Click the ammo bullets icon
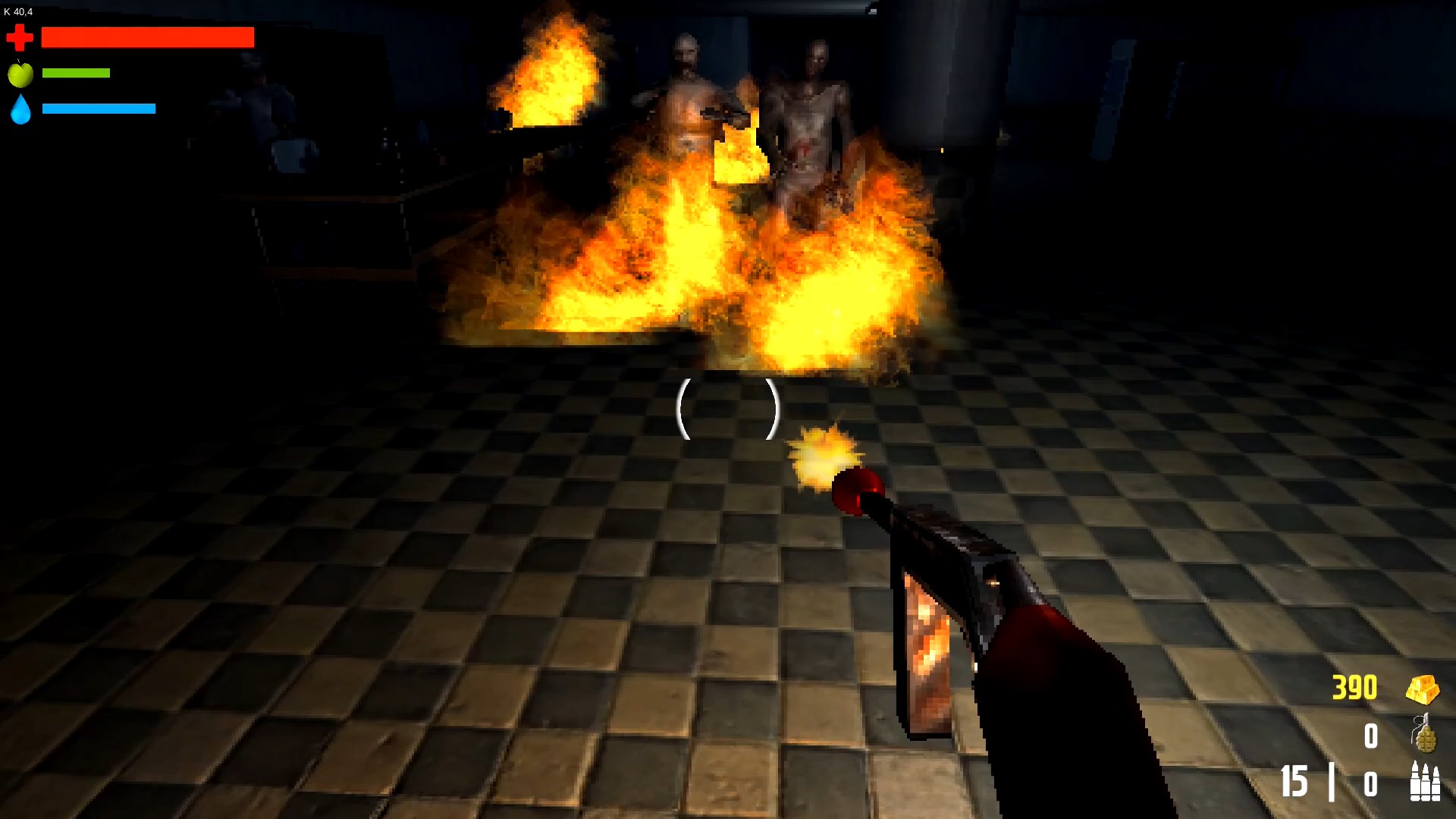This screenshot has height=819, width=1456. (x=1424, y=780)
